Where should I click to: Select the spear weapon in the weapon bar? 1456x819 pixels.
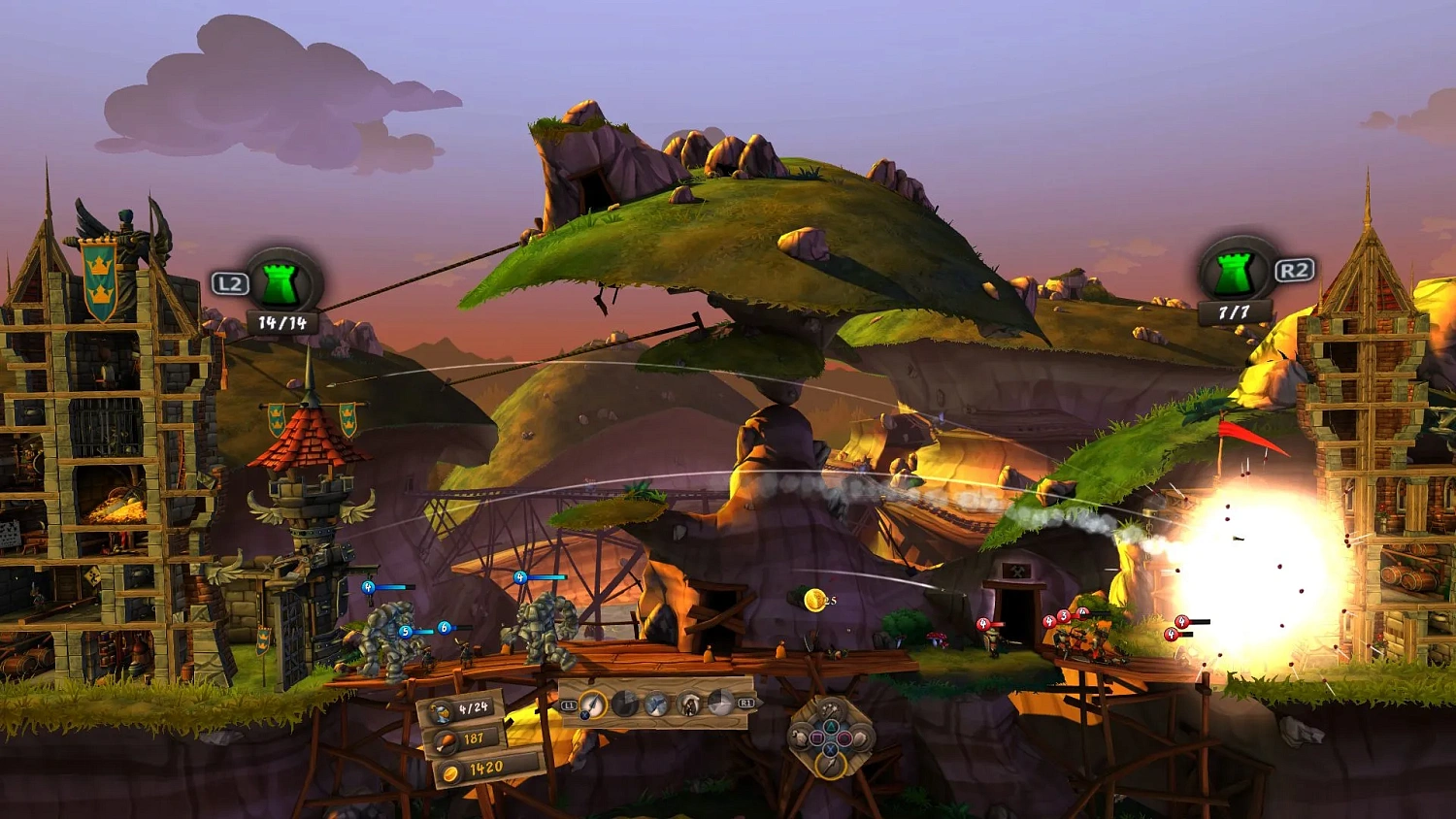click(592, 704)
